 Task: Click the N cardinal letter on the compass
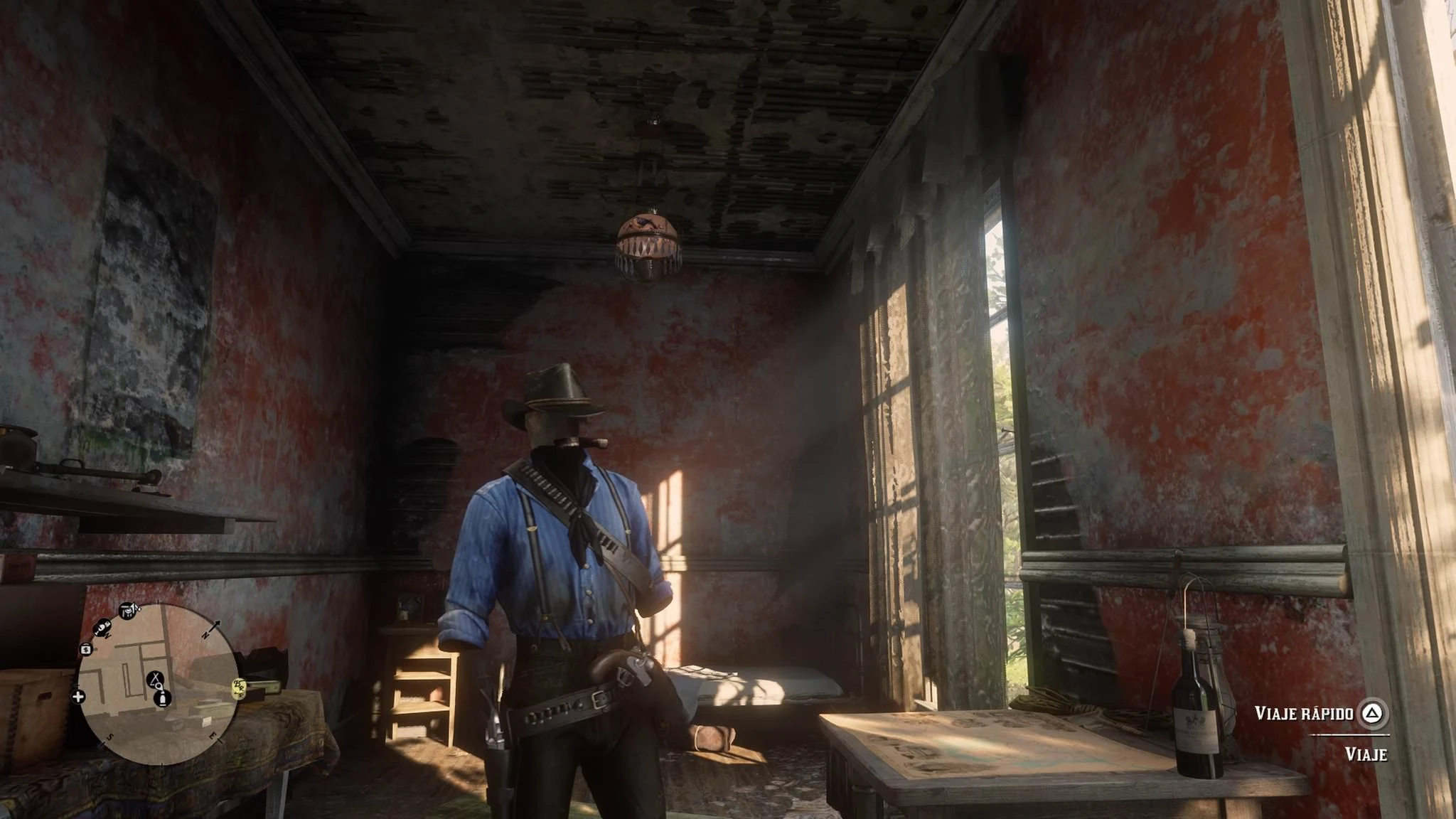[205, 635]
